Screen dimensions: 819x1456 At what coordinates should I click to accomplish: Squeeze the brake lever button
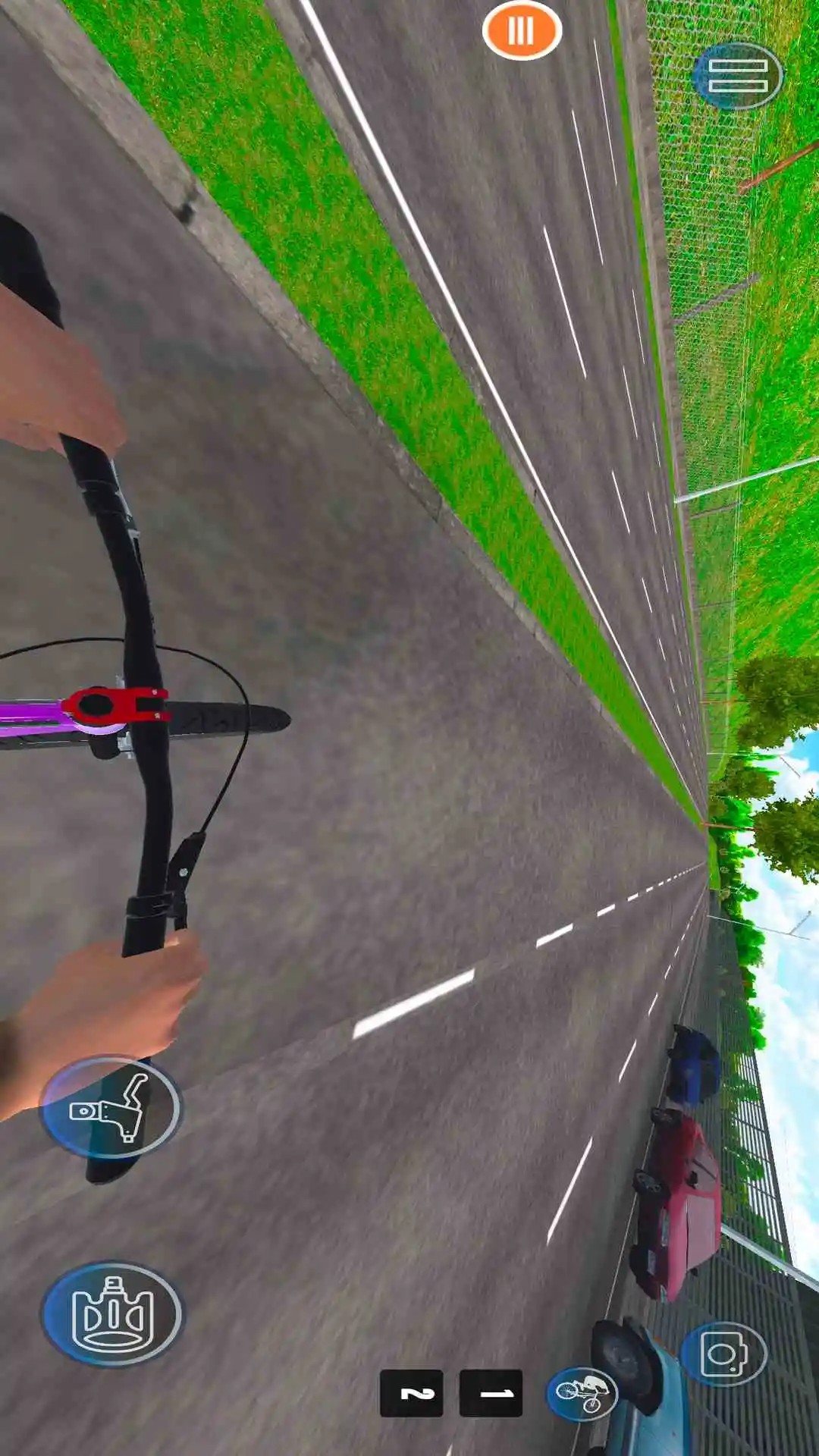[x=111, y=1107]
